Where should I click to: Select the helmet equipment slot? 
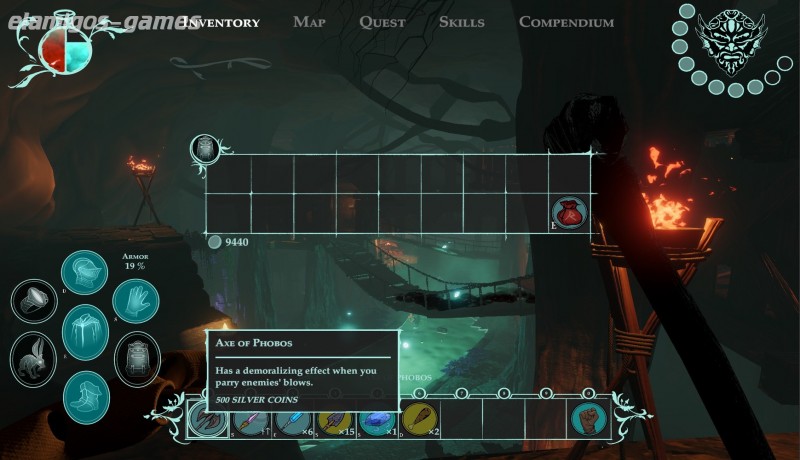point(84,273)
